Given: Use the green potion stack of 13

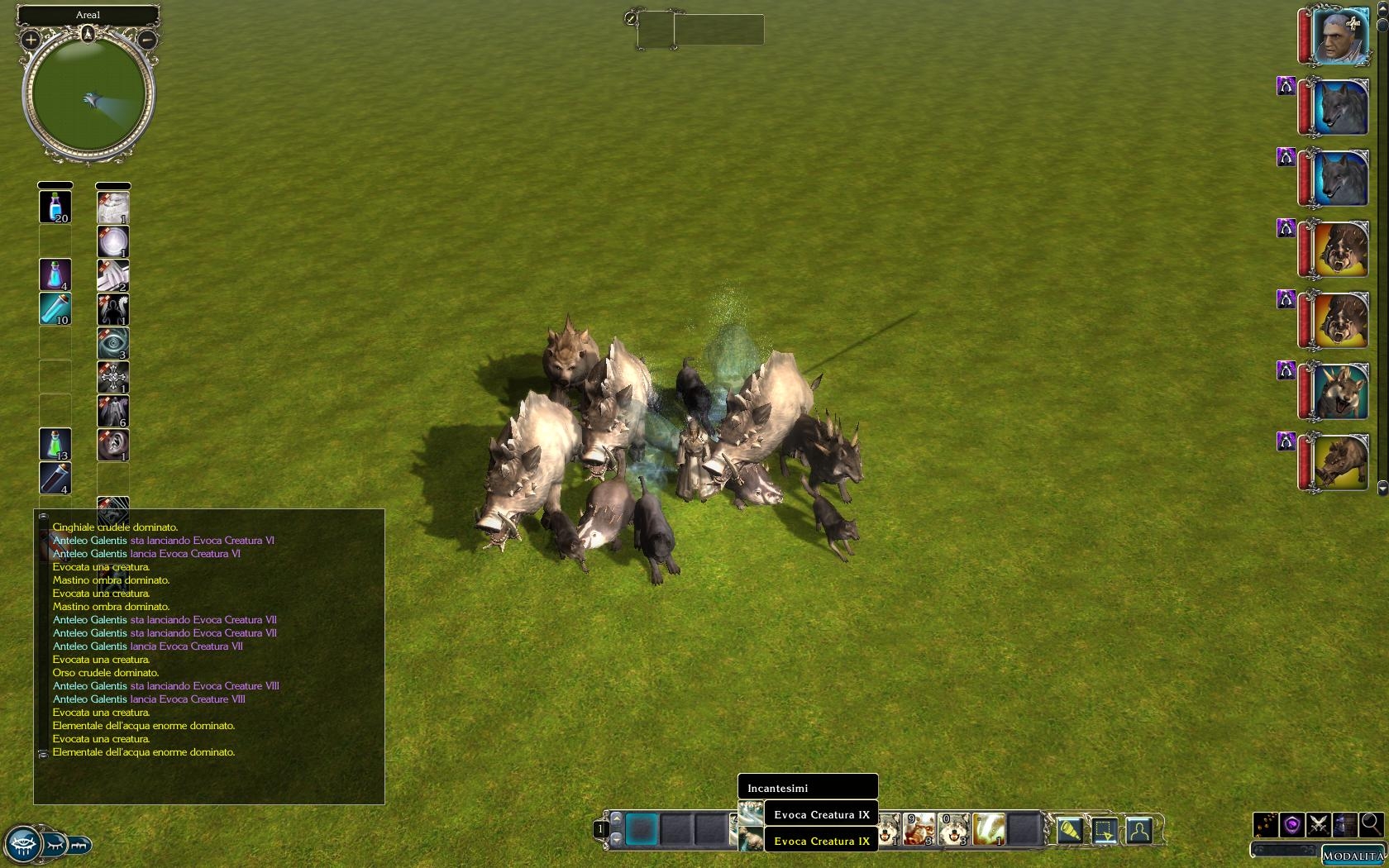Looking at the screenshot, I should coord(55,444).
